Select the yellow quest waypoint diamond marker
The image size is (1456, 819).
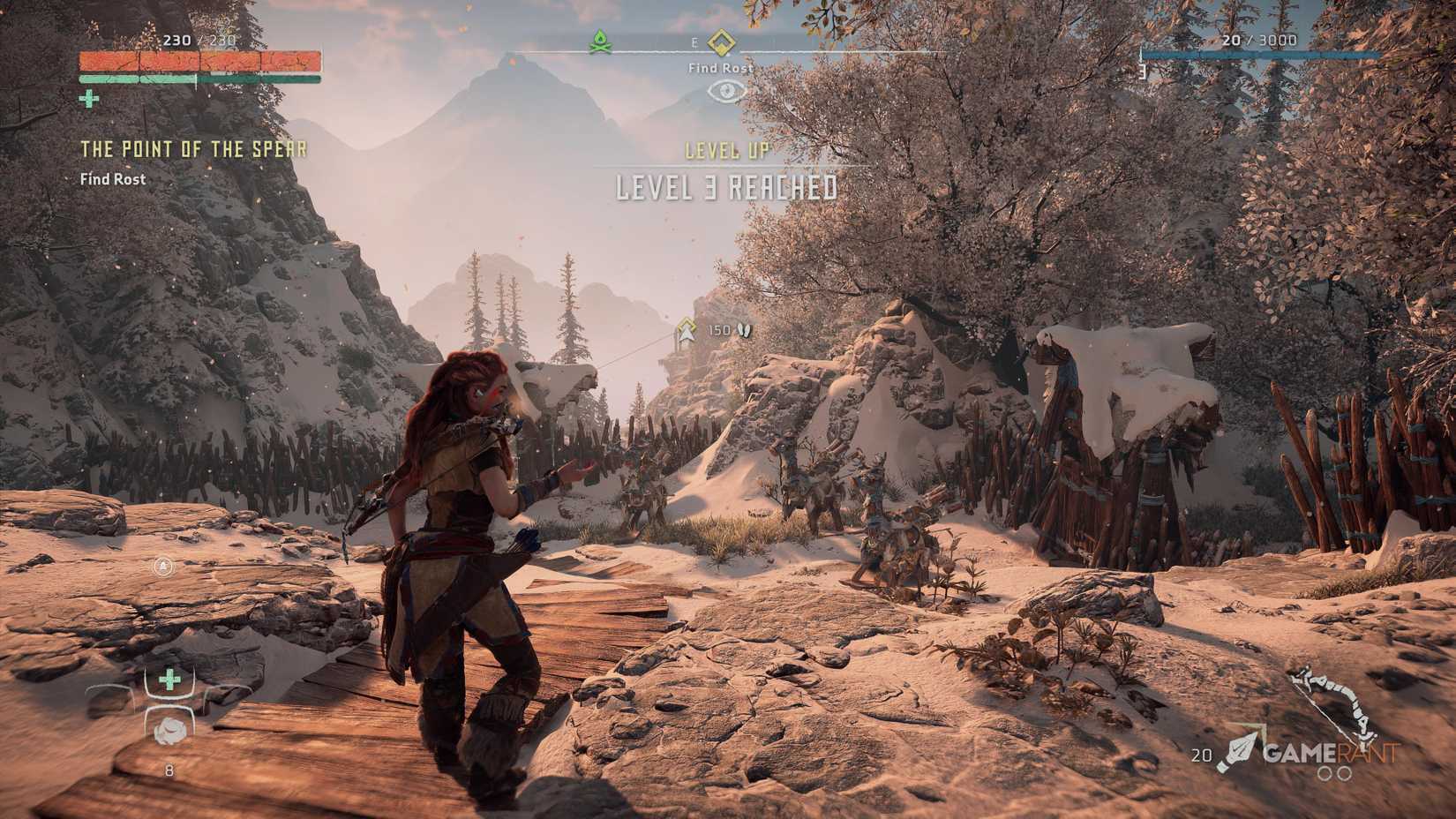tap(721, 41)
